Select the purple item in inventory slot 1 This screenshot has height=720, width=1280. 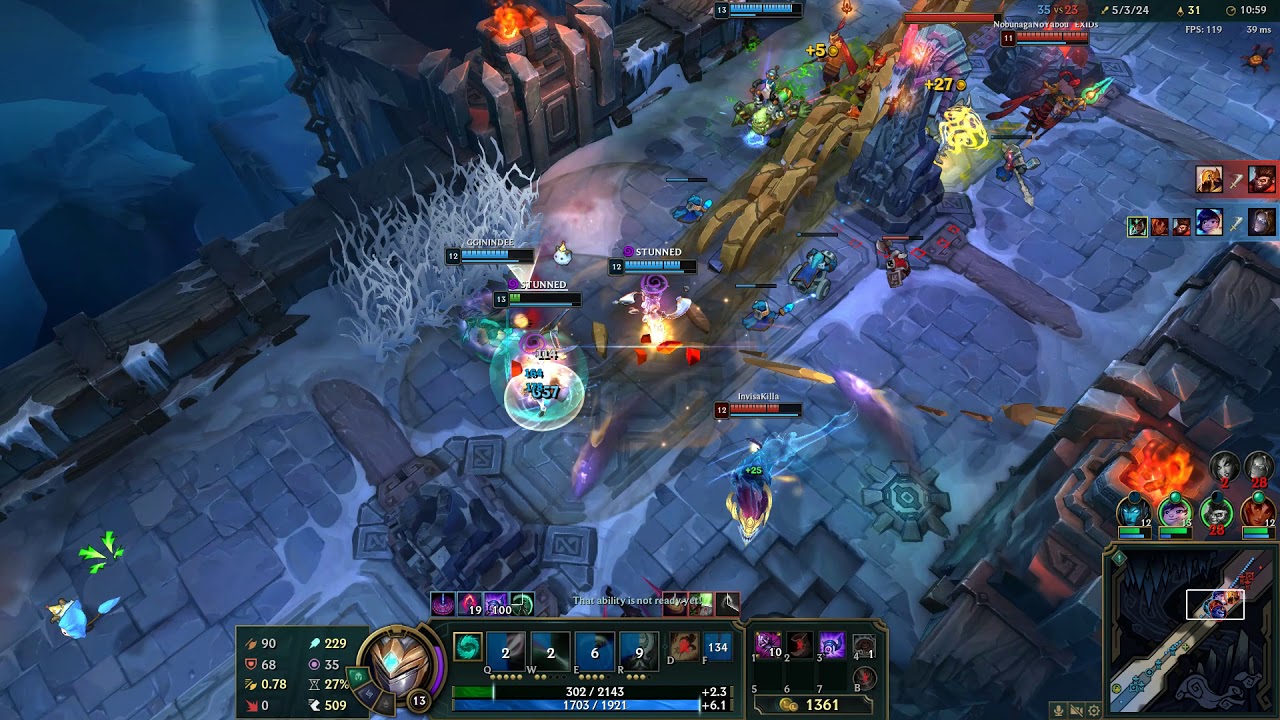[x=767, y=644]
